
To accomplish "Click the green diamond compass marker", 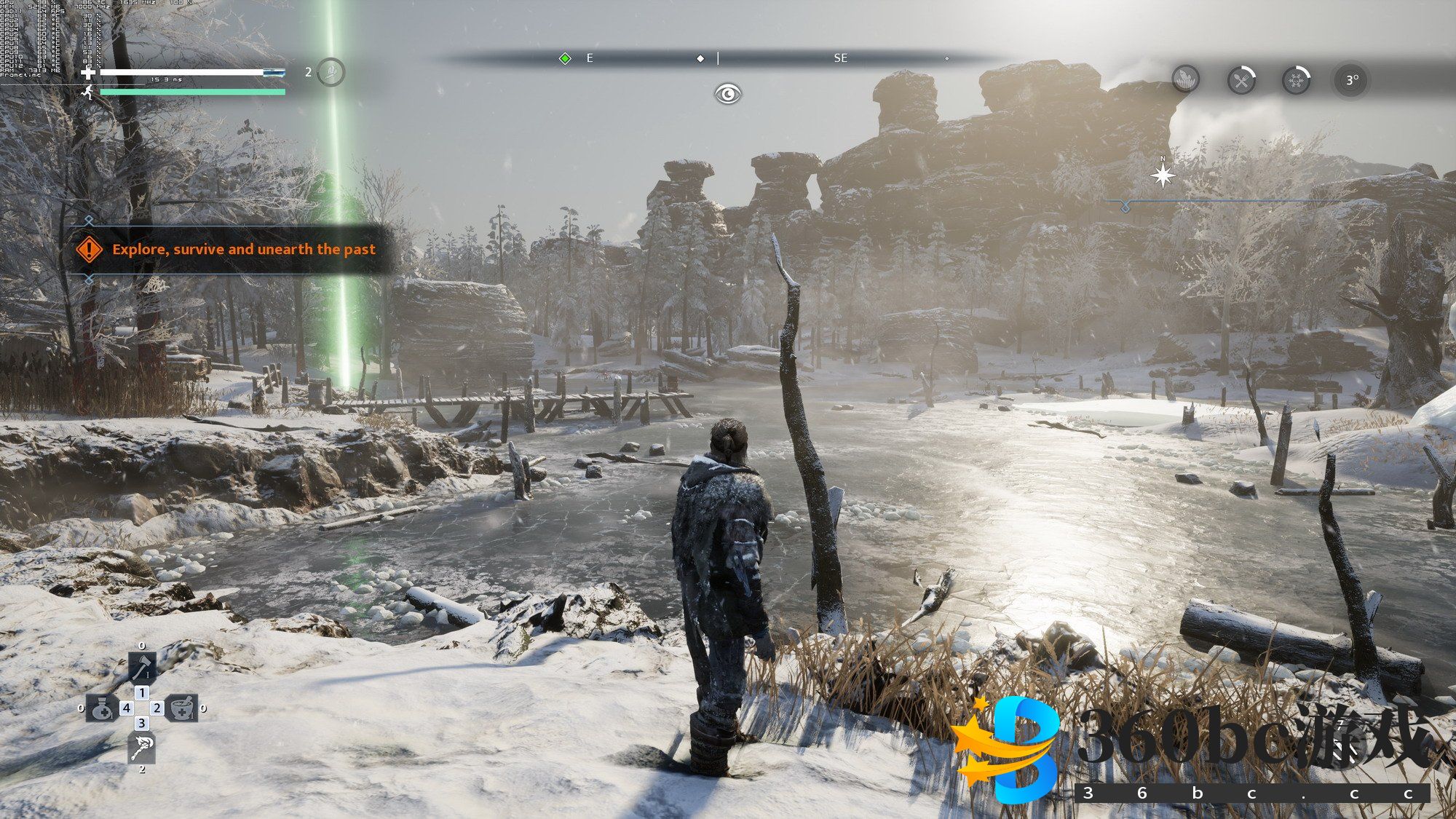I will pos(565,58).
